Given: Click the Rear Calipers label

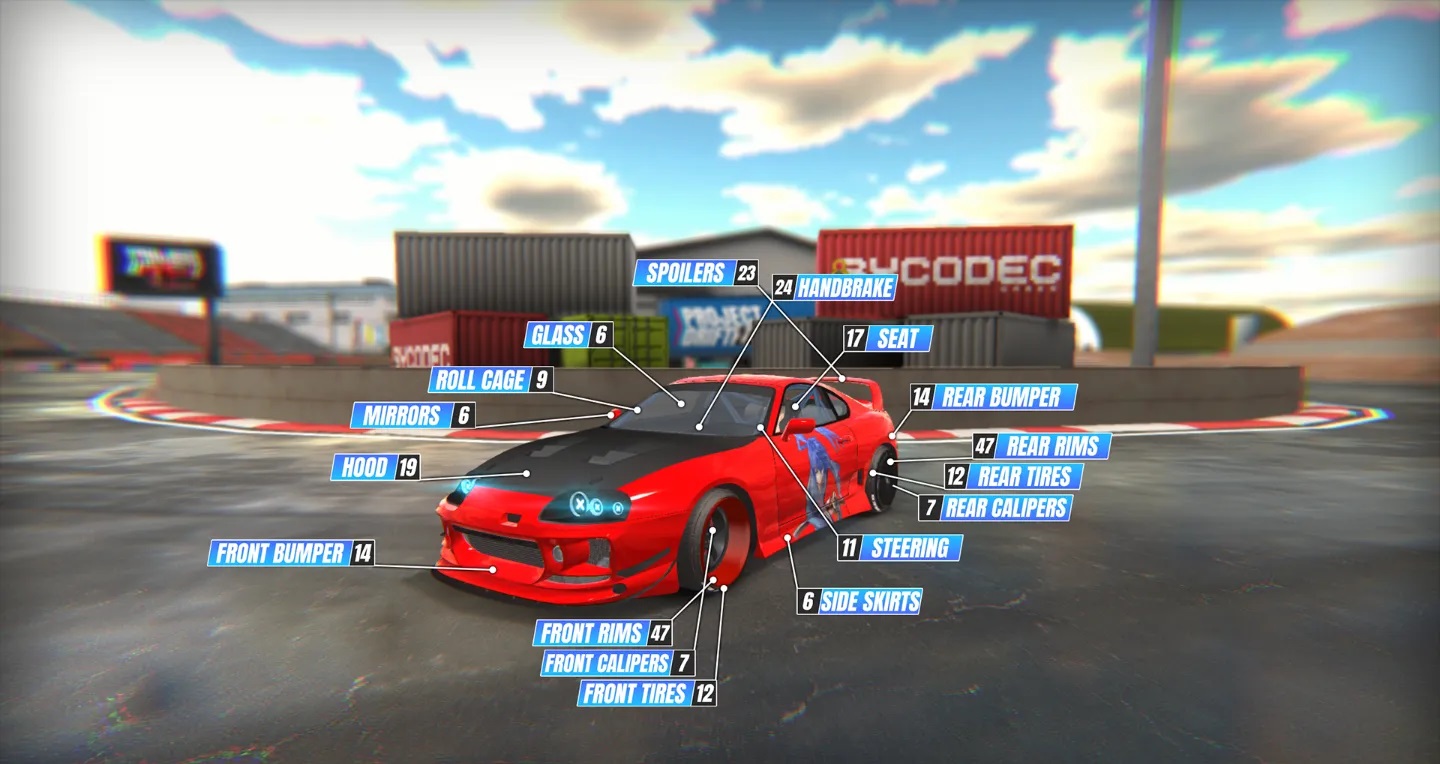Looking at the screenshot, I should click(1005, 507).
